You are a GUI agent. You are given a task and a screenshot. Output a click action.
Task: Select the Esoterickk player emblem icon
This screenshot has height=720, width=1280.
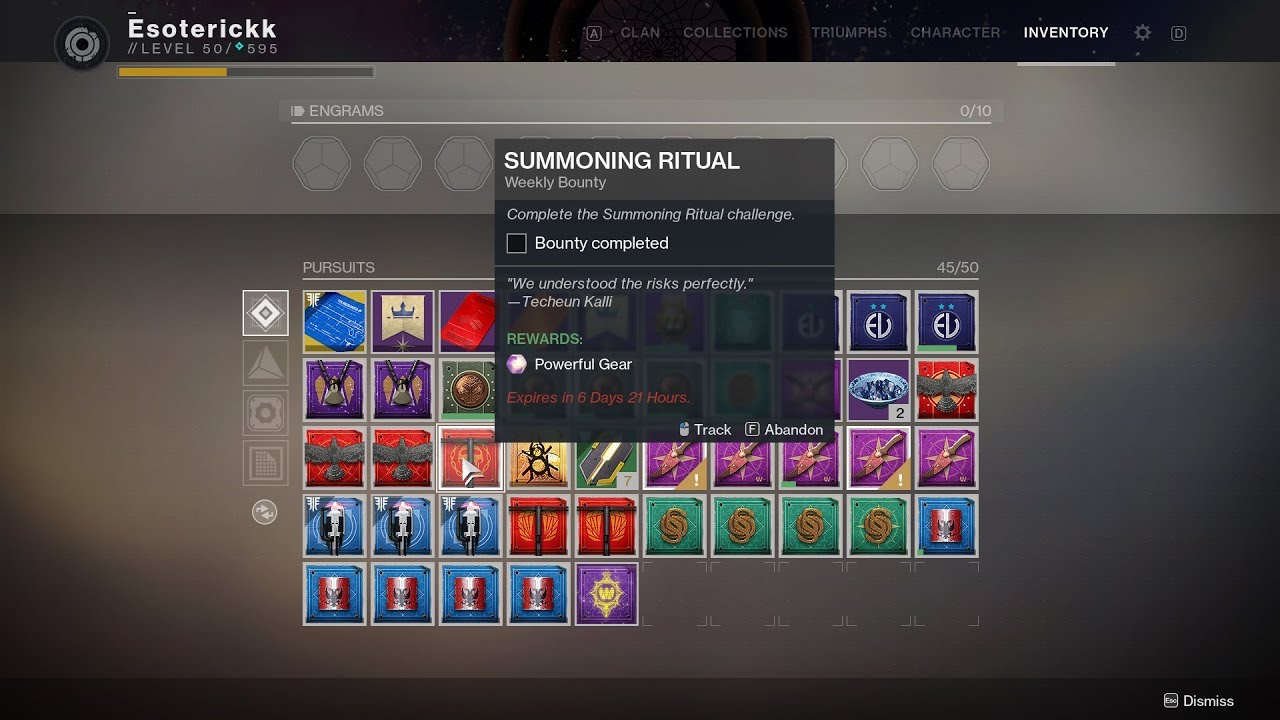[82, 44]
